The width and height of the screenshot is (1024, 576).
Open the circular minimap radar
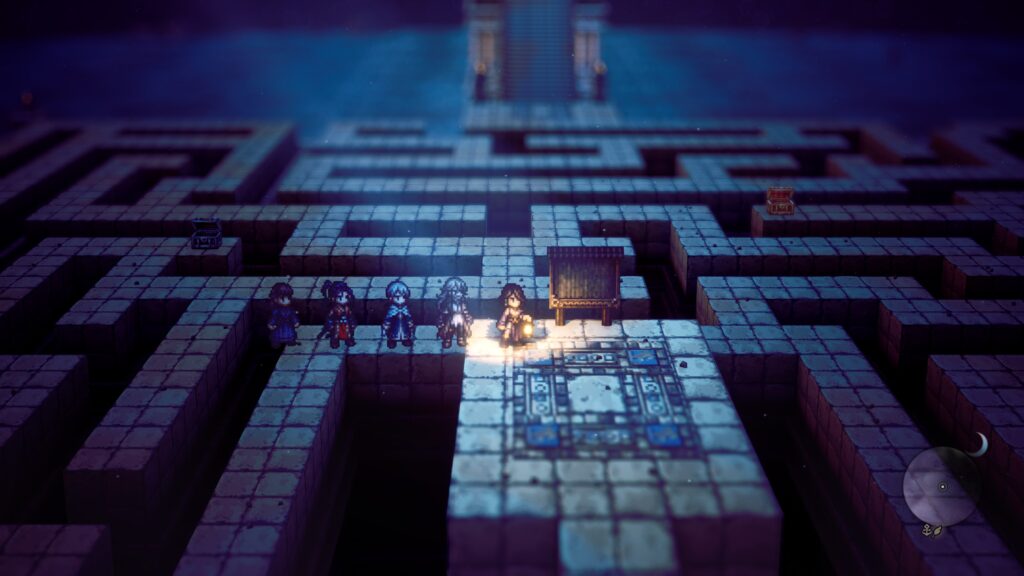click(940, 486)
